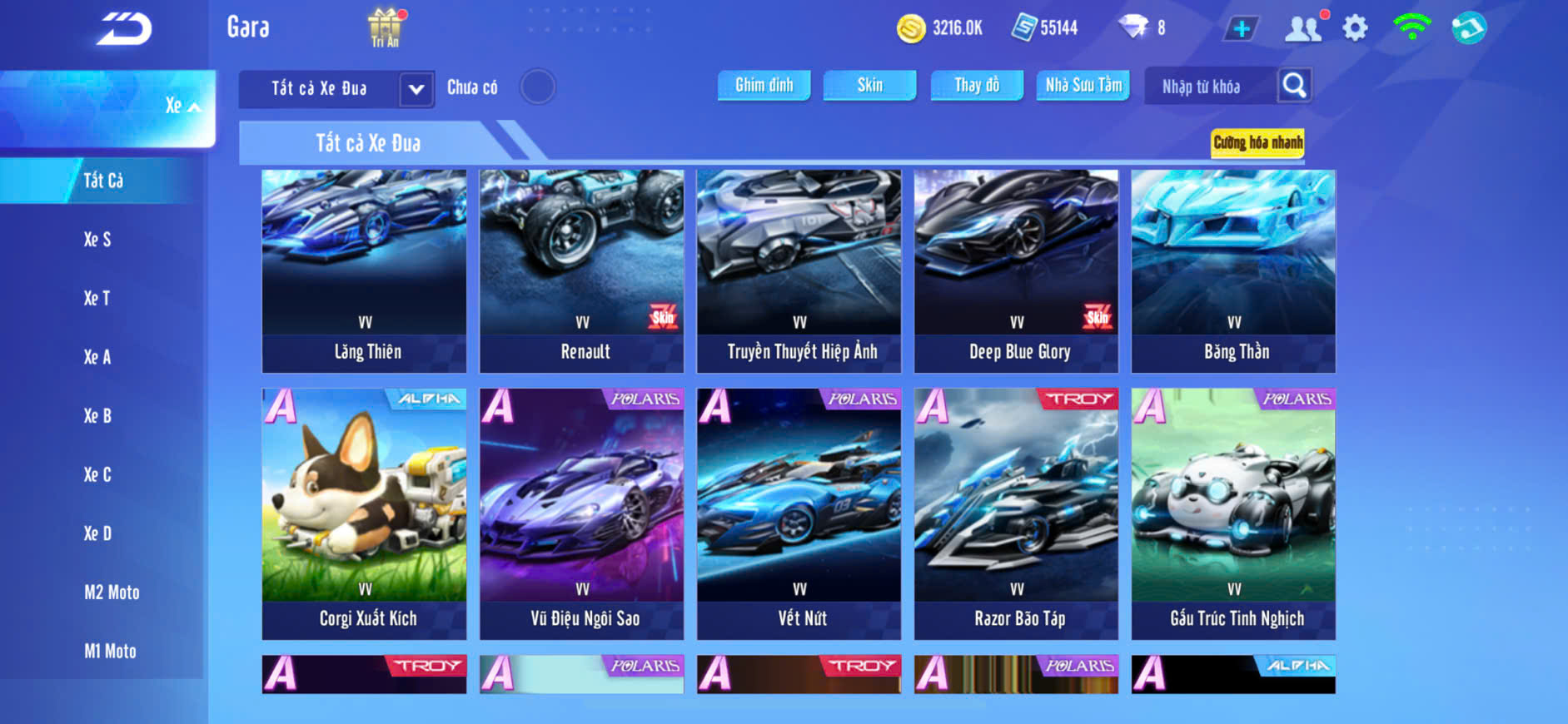Add currency with the plus button
The height and width of the screenshot is (724, 1568).
point(1241,29)
